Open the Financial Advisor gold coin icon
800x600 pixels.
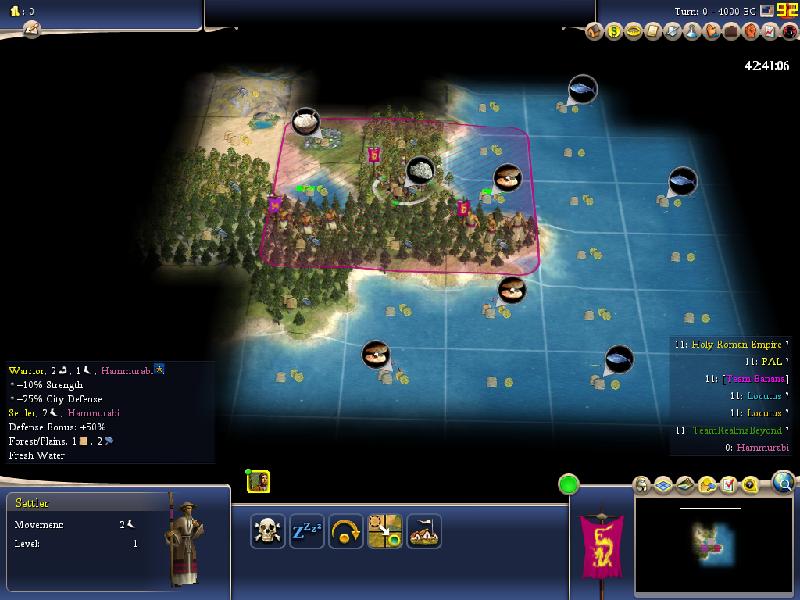click(613, 31)
